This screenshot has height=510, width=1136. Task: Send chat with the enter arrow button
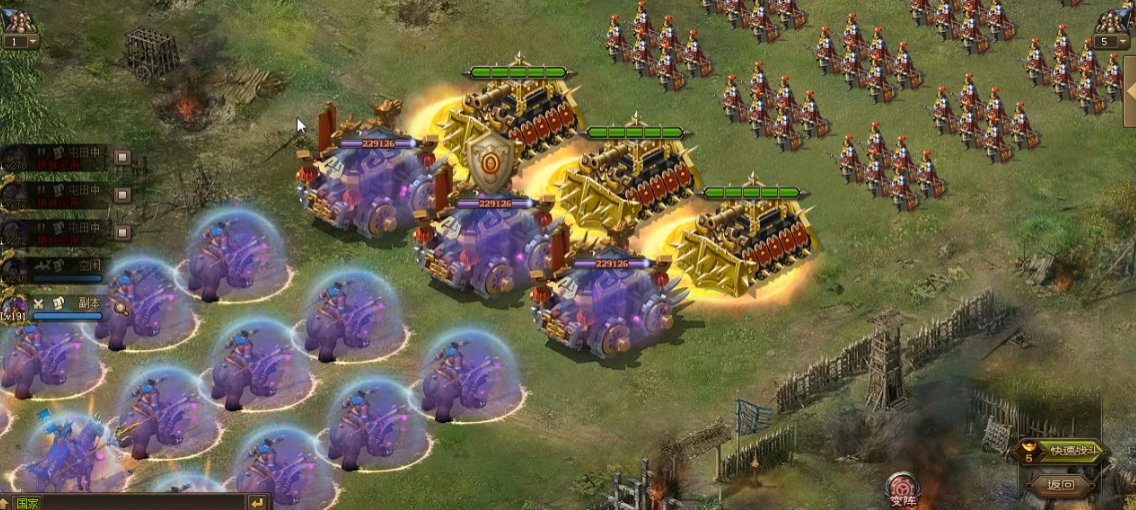point(258,502)
